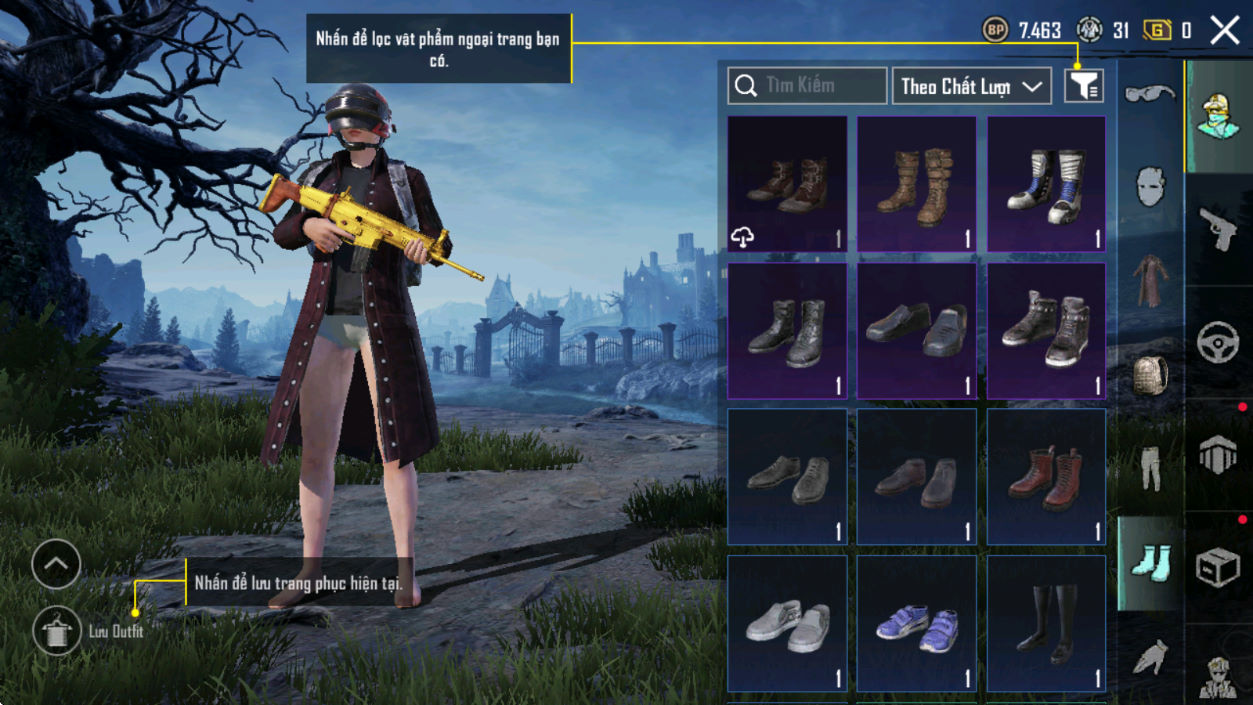The width and height of the screenshot is (1253, 705).
Task: Open the pants category
Action: coord(1150,468)
